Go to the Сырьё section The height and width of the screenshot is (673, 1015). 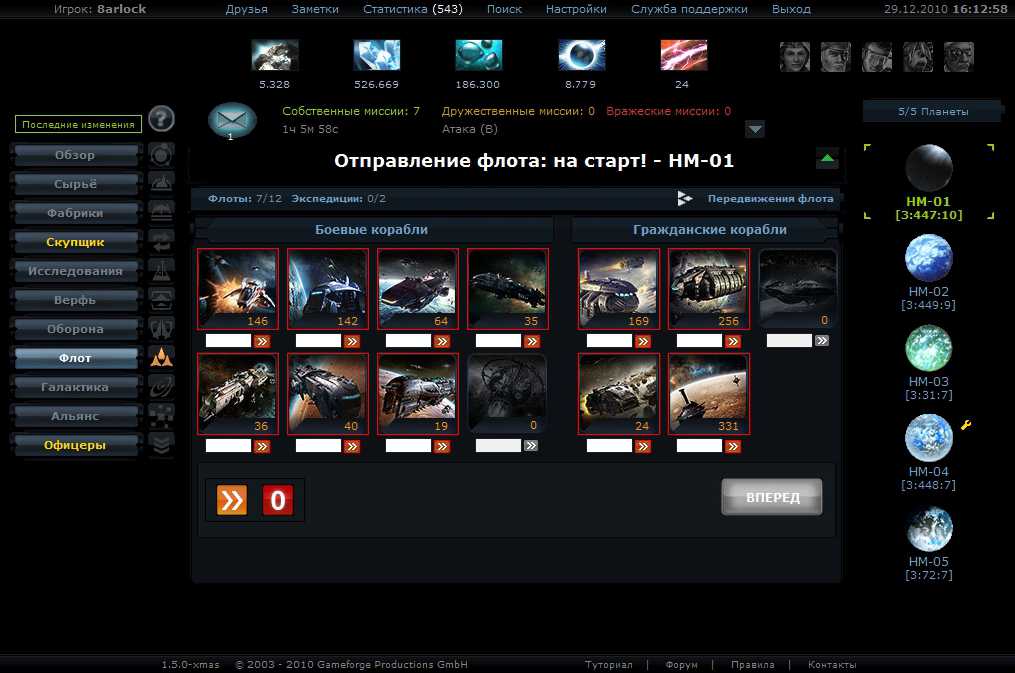tap(75, 184)
